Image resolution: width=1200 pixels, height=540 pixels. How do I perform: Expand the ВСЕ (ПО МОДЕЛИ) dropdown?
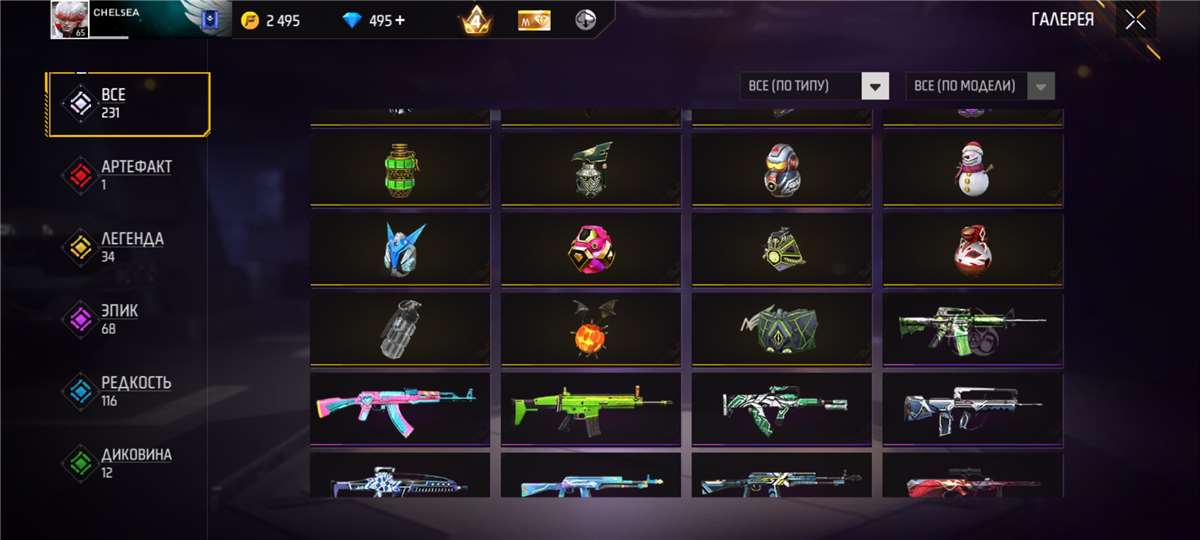click(979, 86)
